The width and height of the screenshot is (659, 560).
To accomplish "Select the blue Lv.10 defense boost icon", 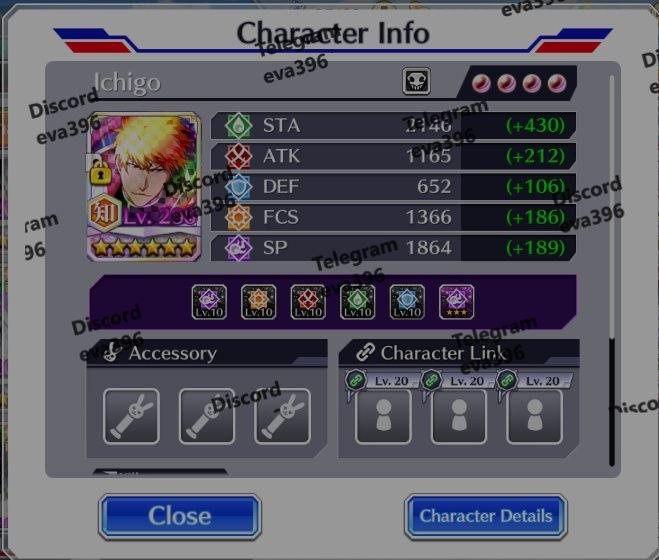I will (x=407, y=302).
